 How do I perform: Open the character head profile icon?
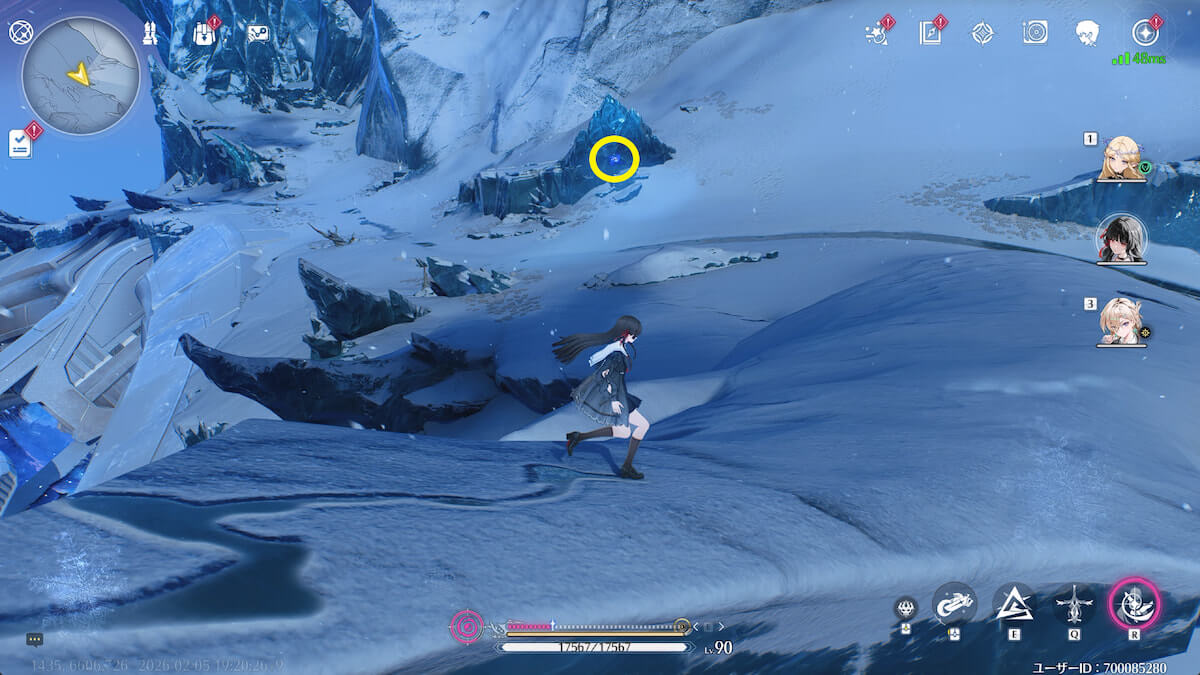tap(1088, 33)
